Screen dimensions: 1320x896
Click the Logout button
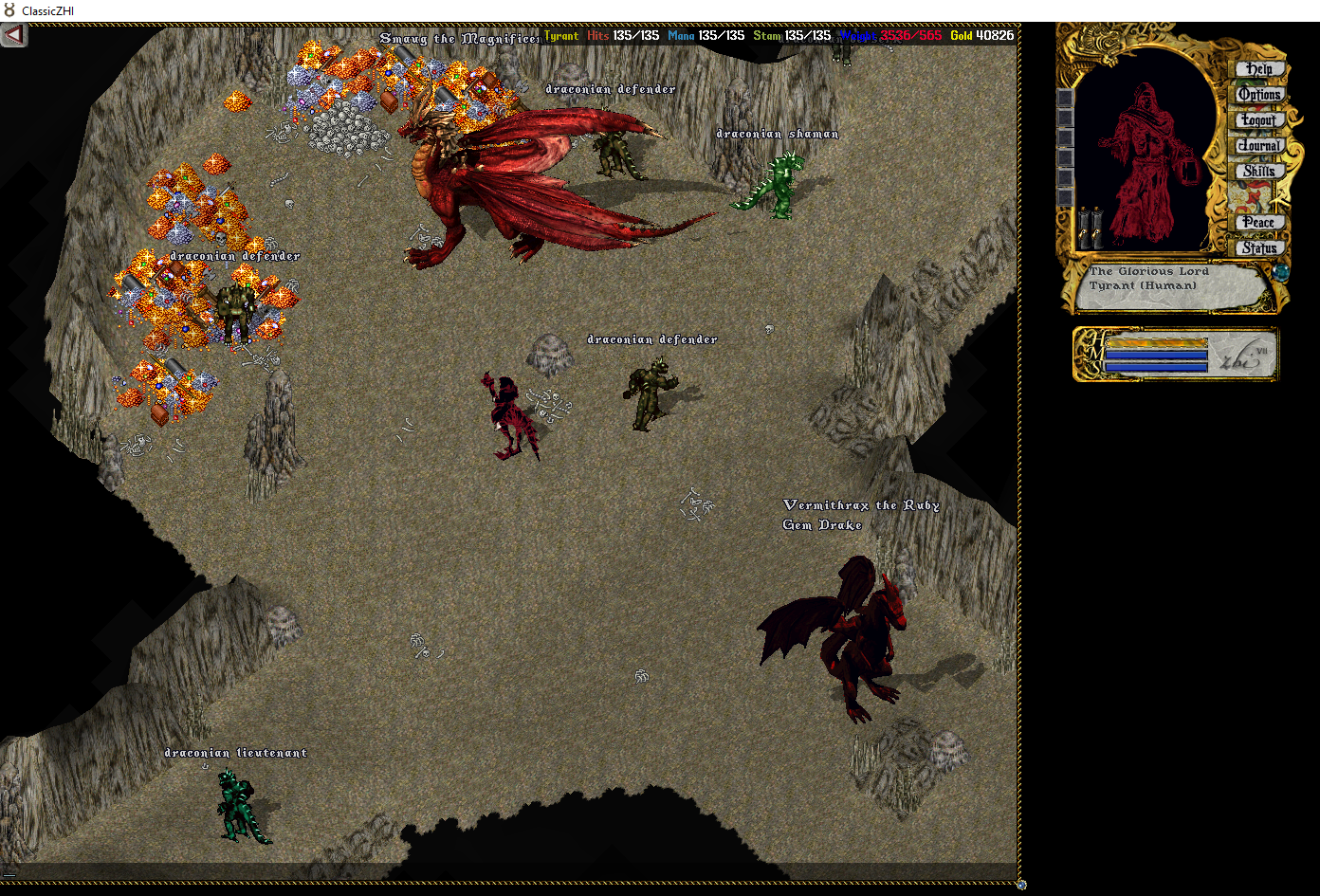[1259, 120]
